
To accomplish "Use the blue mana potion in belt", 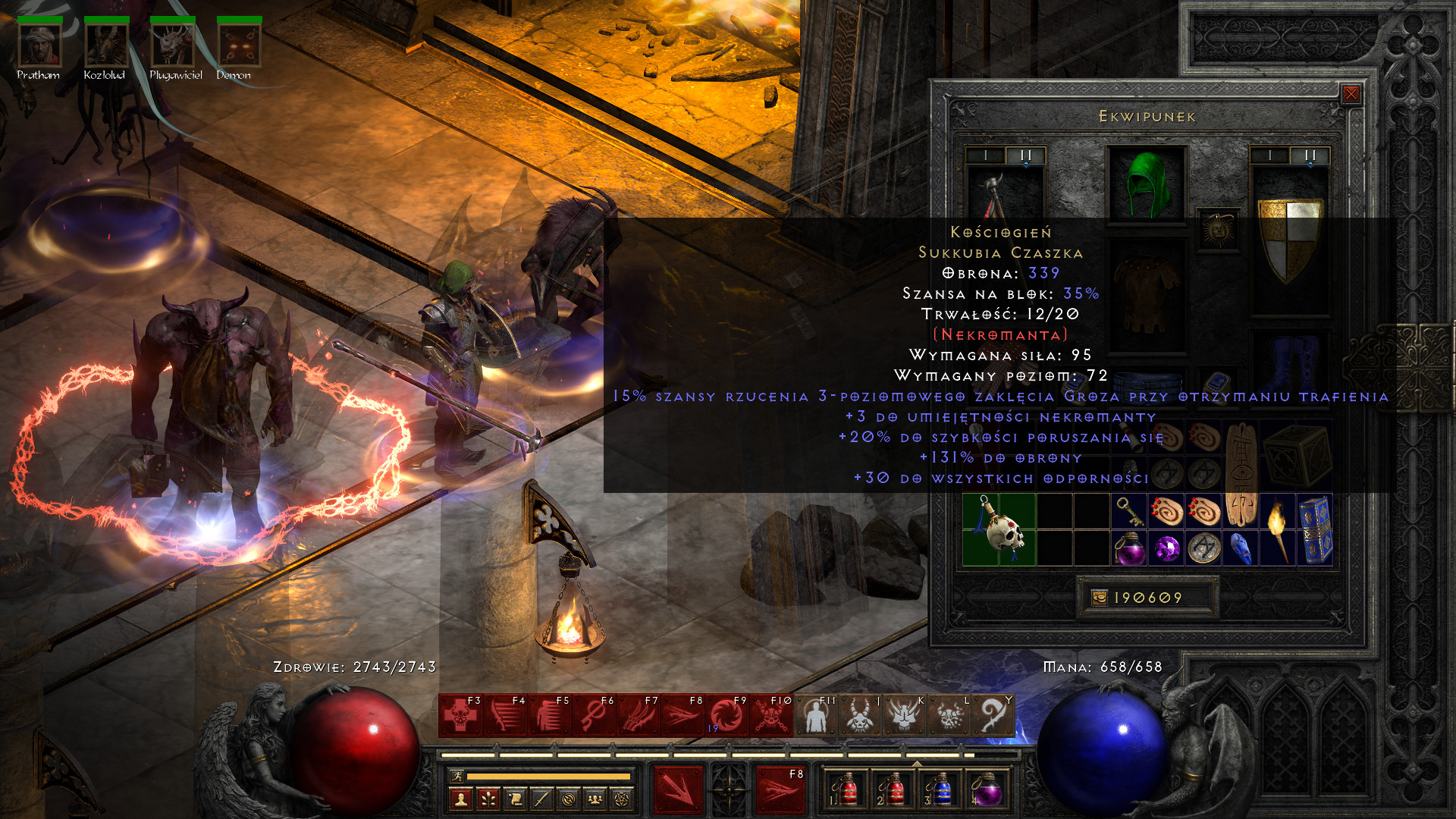I will tap(940, 790).
